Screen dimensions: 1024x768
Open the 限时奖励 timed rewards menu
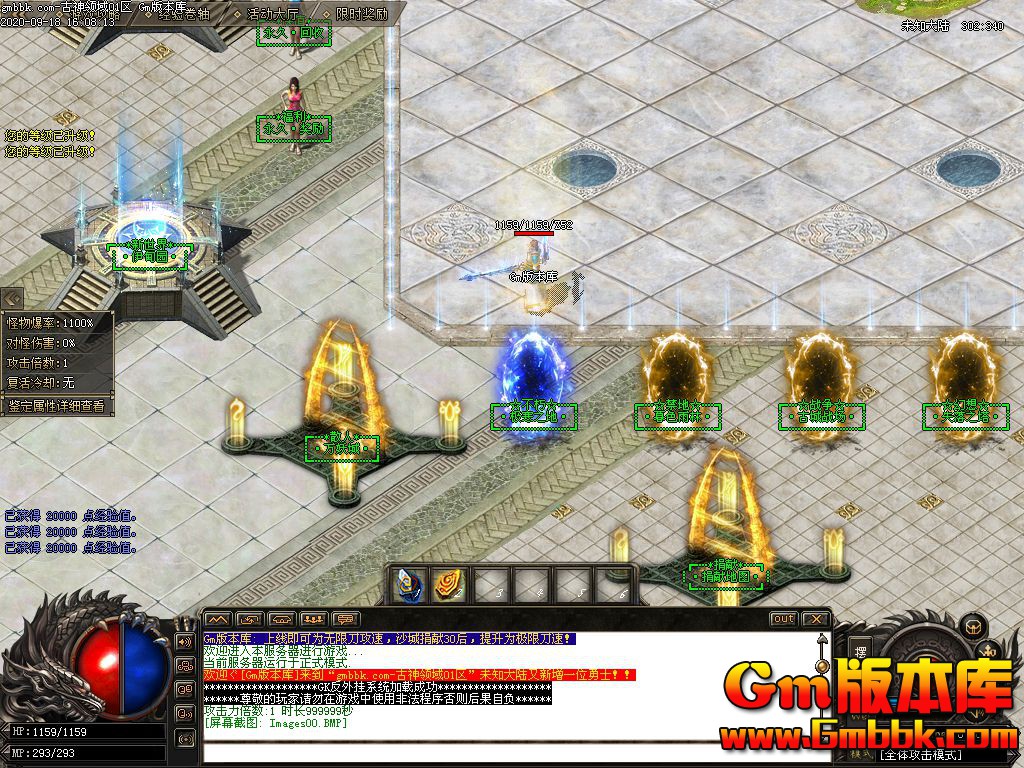(x=362, y=15)
